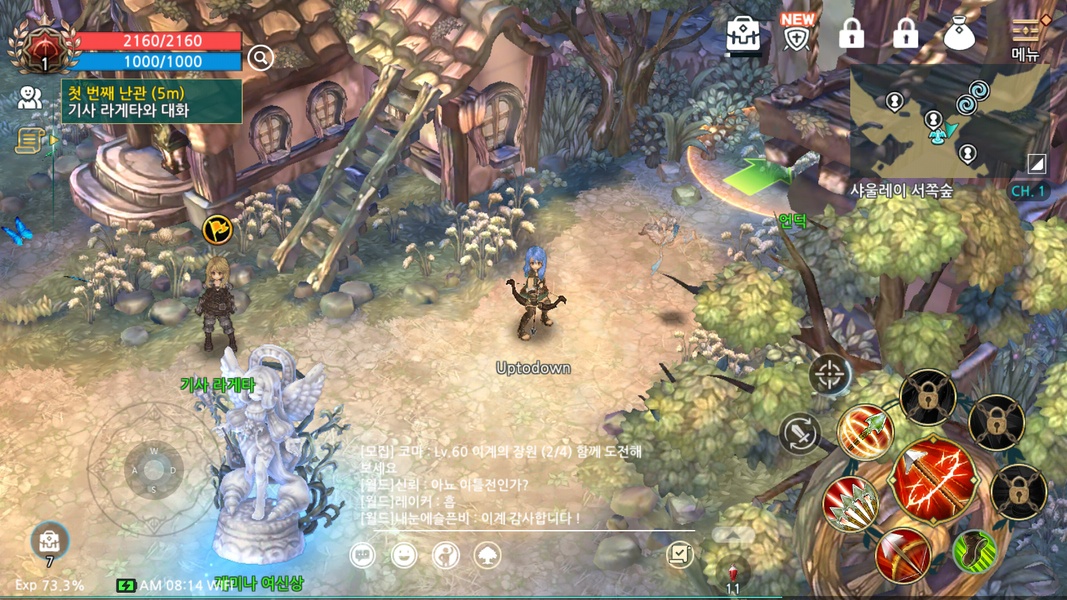Toggle the minimap size corner button
Viewport: 1067px width, 600px height.
tap(1037, 163)
